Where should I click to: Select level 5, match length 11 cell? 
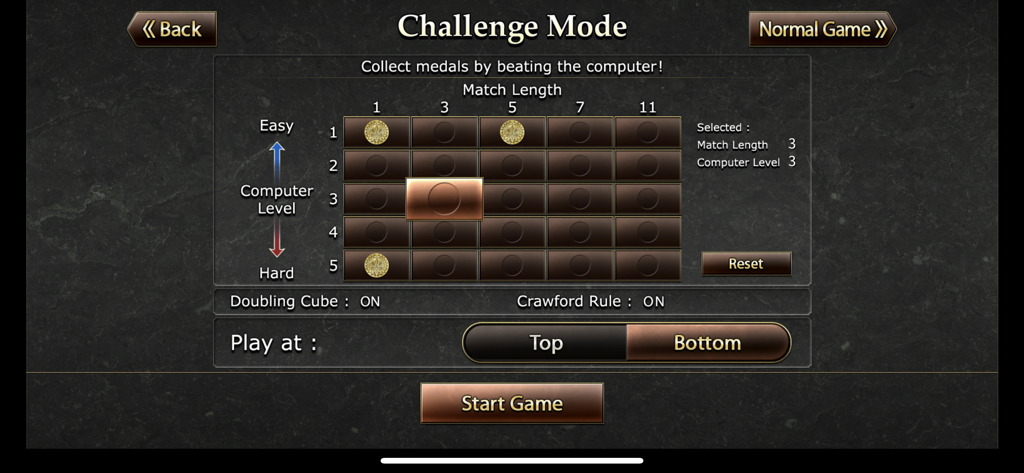[648, 265]
